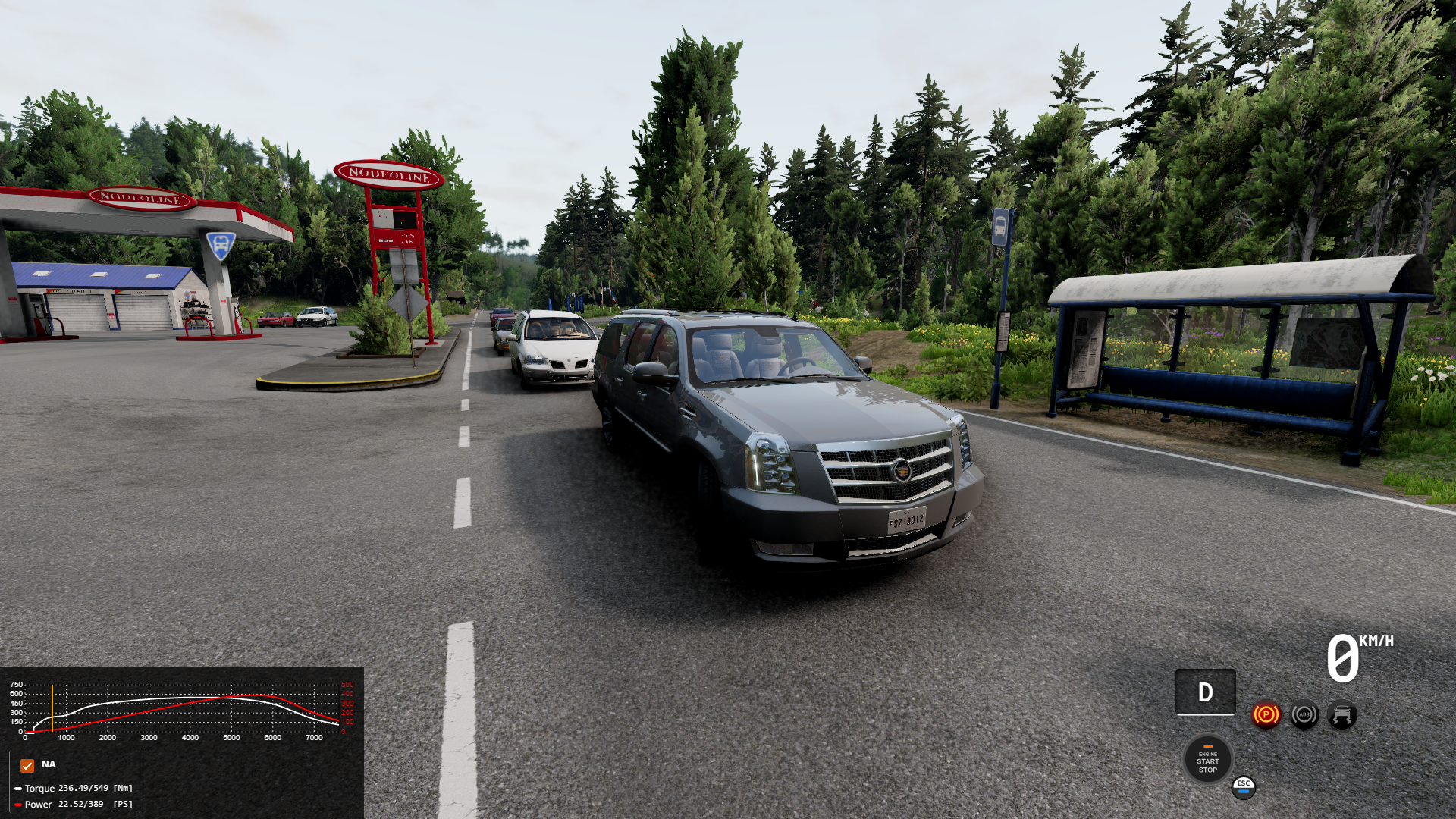Uncheck the NA checkbox under torque graph

[27, 765]
